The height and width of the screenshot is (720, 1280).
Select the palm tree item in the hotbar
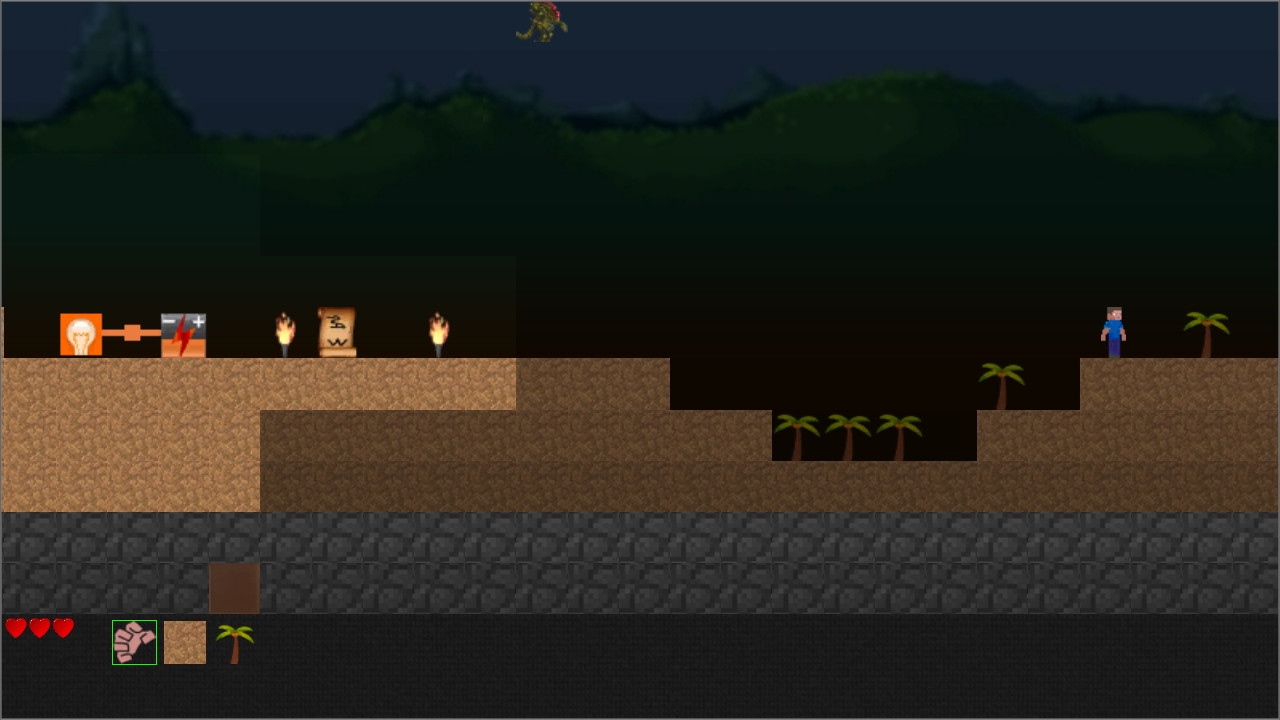point(235,641)
